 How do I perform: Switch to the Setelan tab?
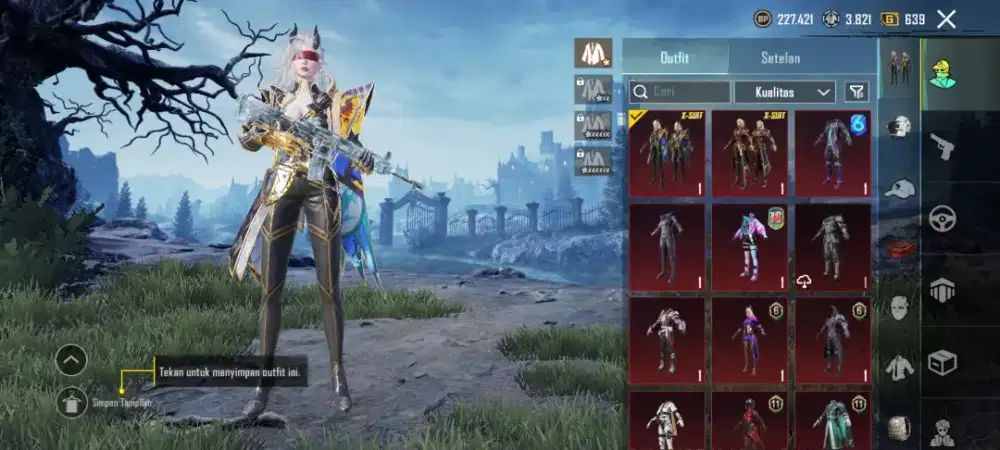click(780, 57)
